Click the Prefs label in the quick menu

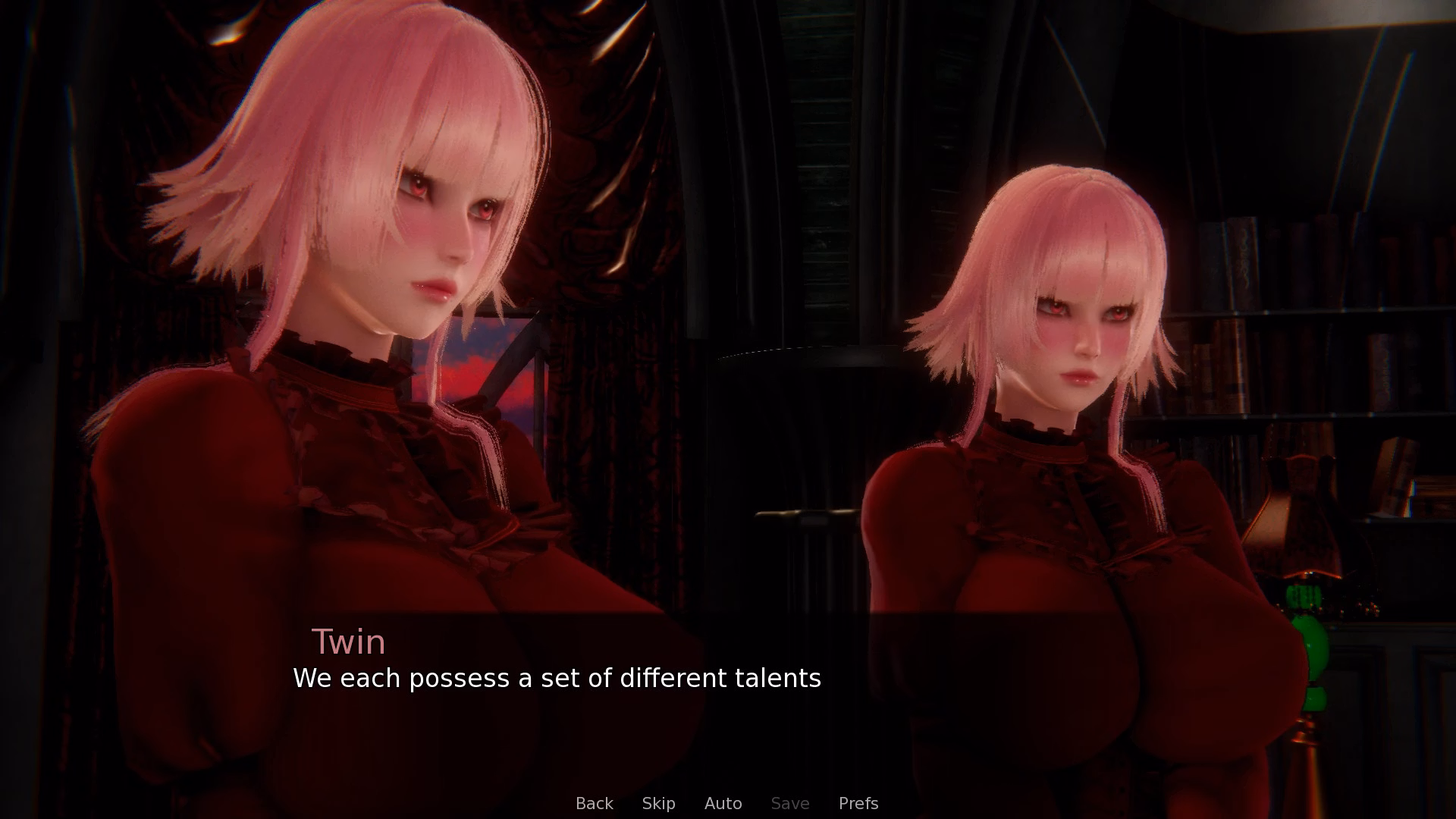pyautogui.click(x=858, y=803)
